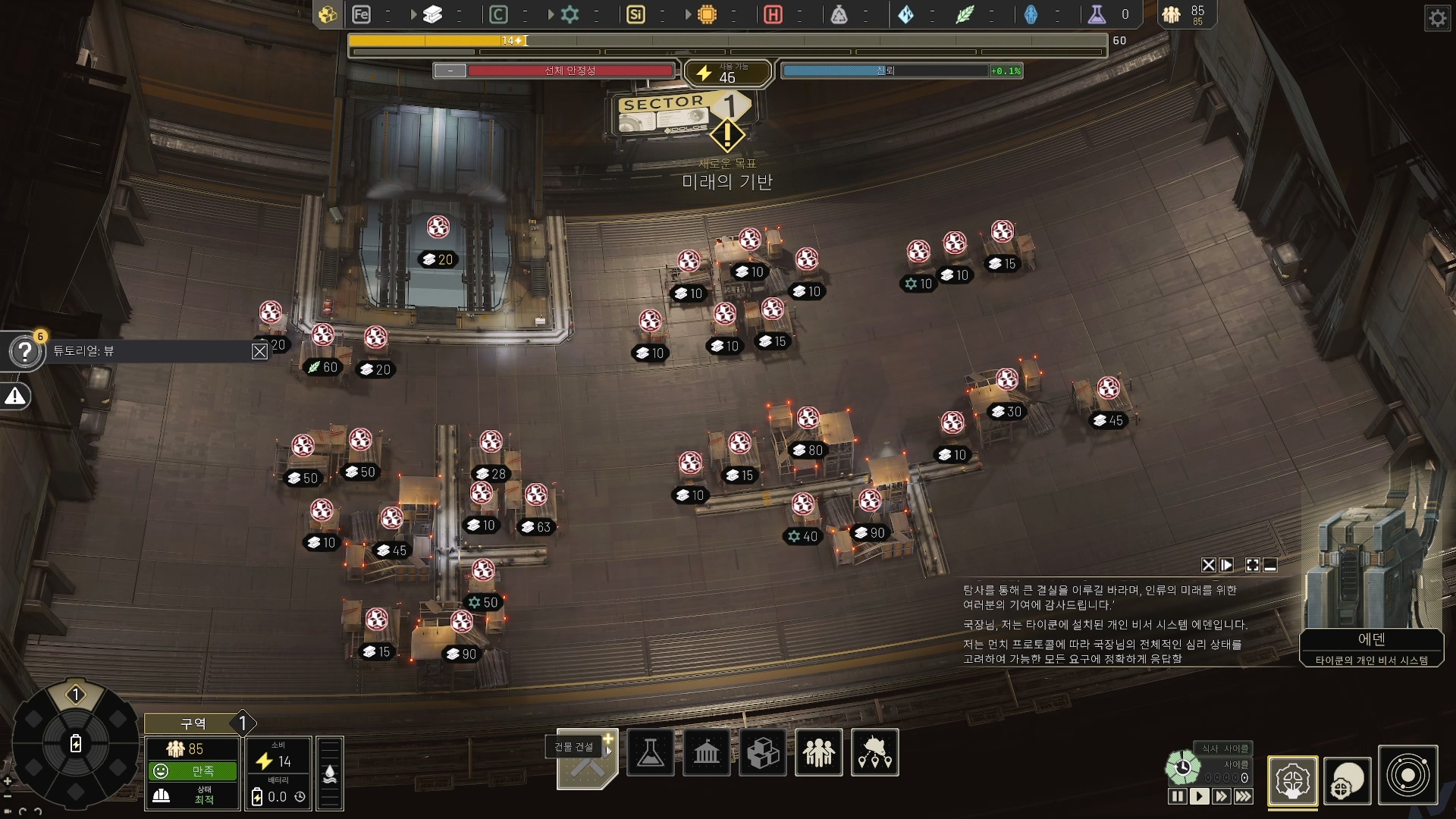1456x819 pixels.
Task: Open the population group menu
Action: point(818,752)
